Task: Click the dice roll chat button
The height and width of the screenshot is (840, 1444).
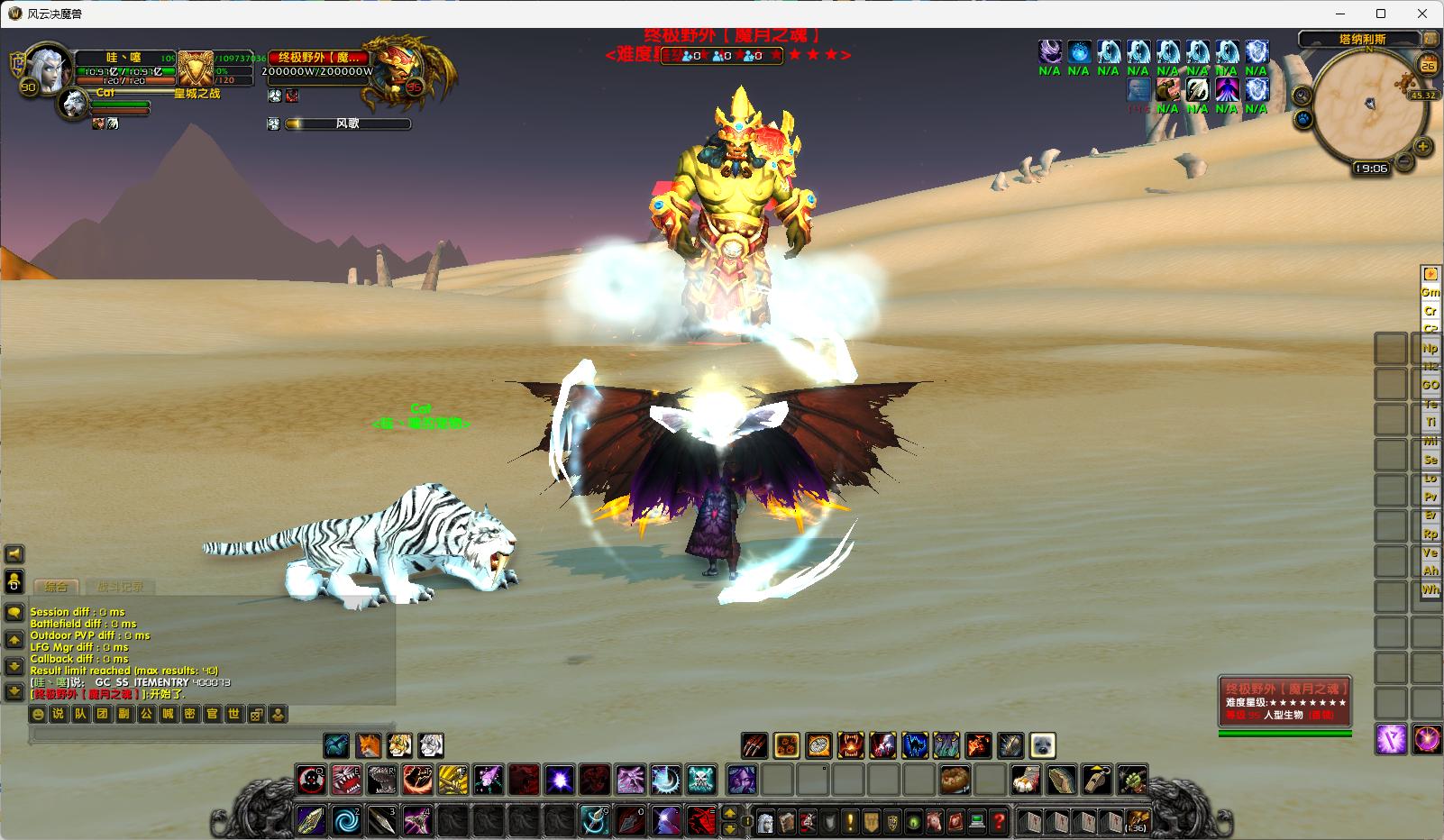Action: tap(256, 714)
